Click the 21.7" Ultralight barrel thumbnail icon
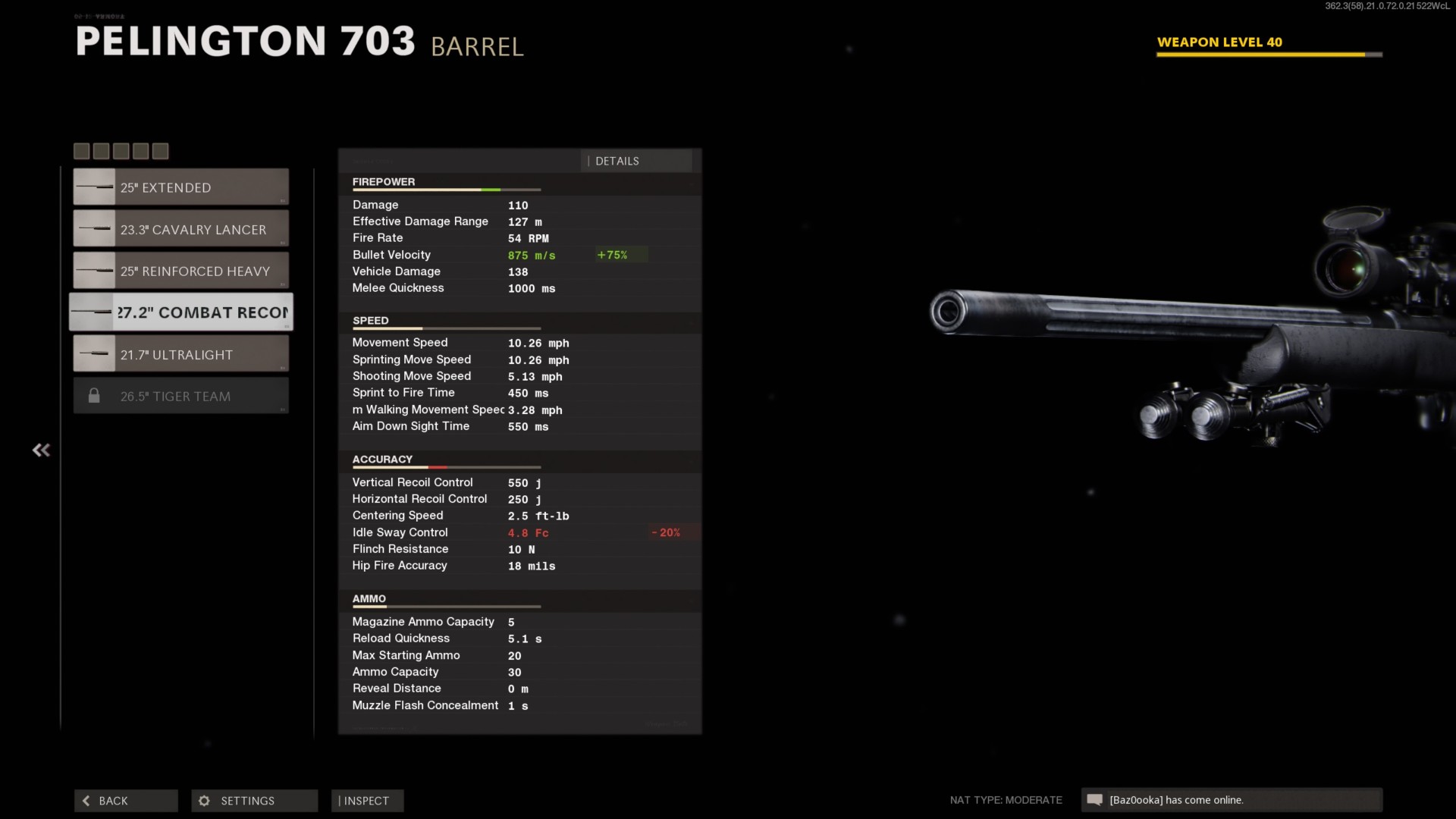1456x819 pixels. tap(94, 353)
